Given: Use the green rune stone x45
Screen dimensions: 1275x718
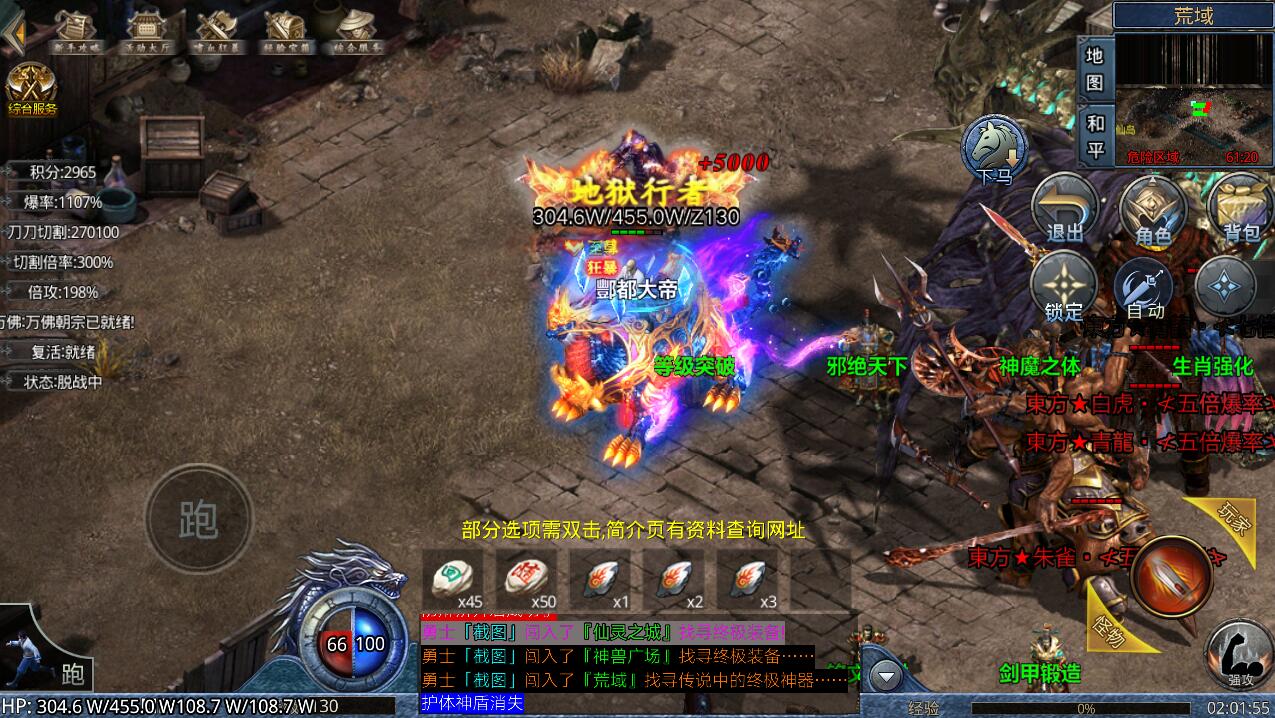Looking at the screenshot, I should click(452, 580).
